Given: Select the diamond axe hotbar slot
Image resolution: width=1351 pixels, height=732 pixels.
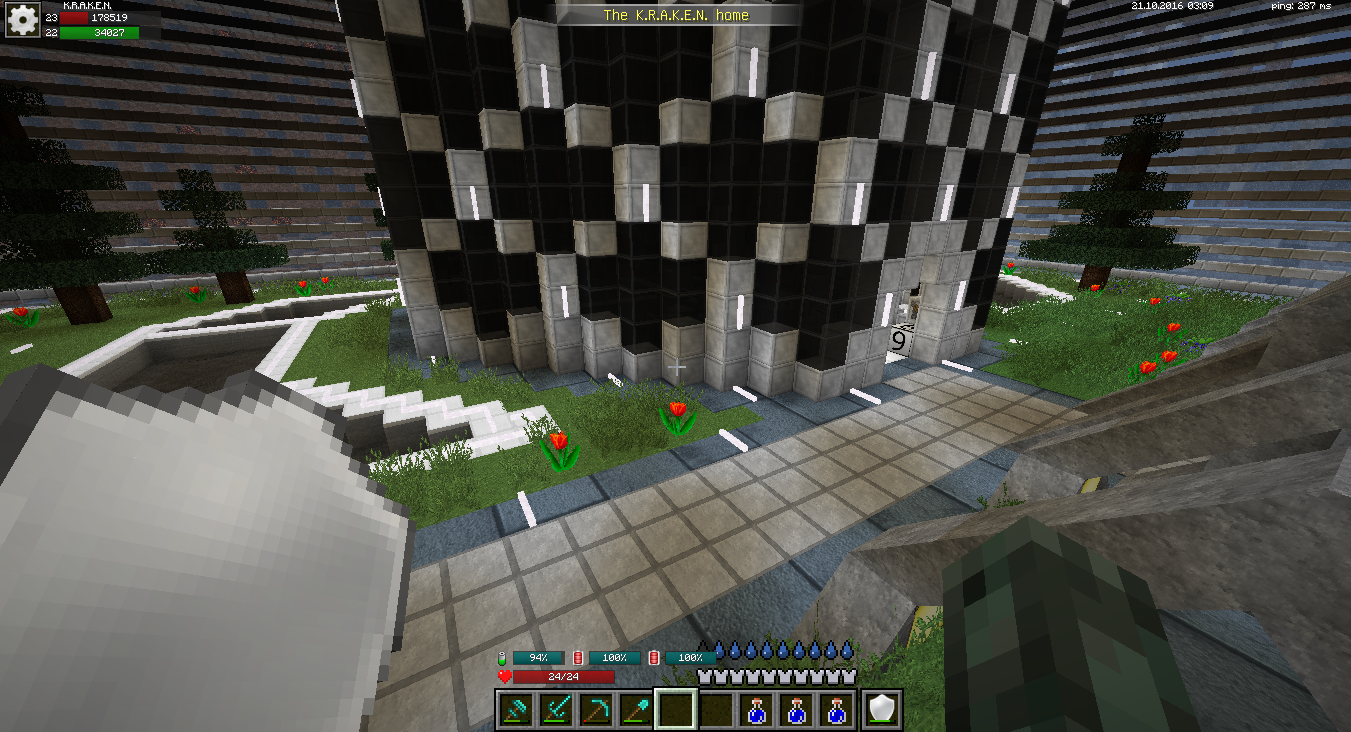Looking at the screenshot, I should tap(516, 710).
